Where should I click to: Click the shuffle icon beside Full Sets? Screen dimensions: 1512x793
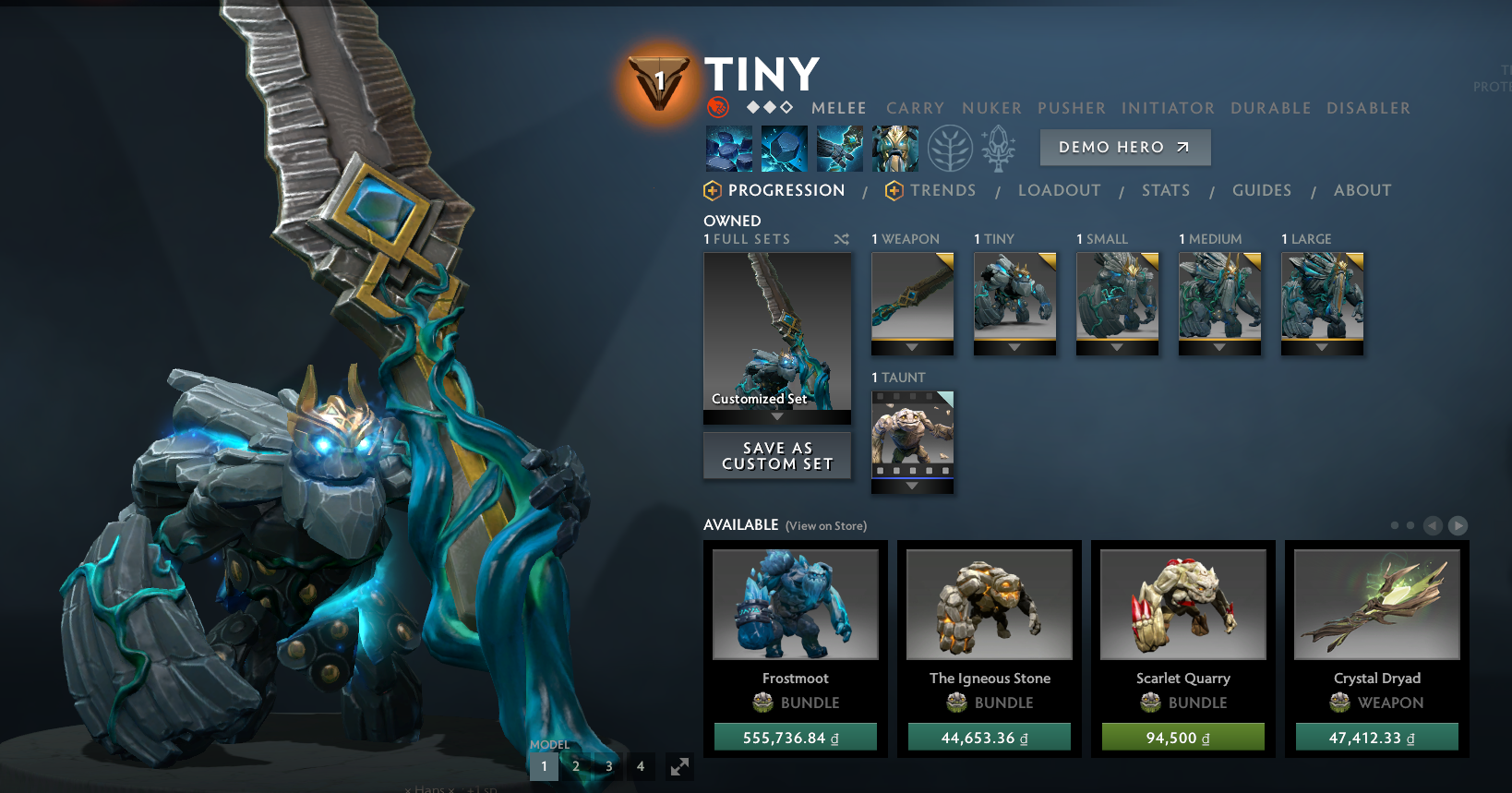841,238
